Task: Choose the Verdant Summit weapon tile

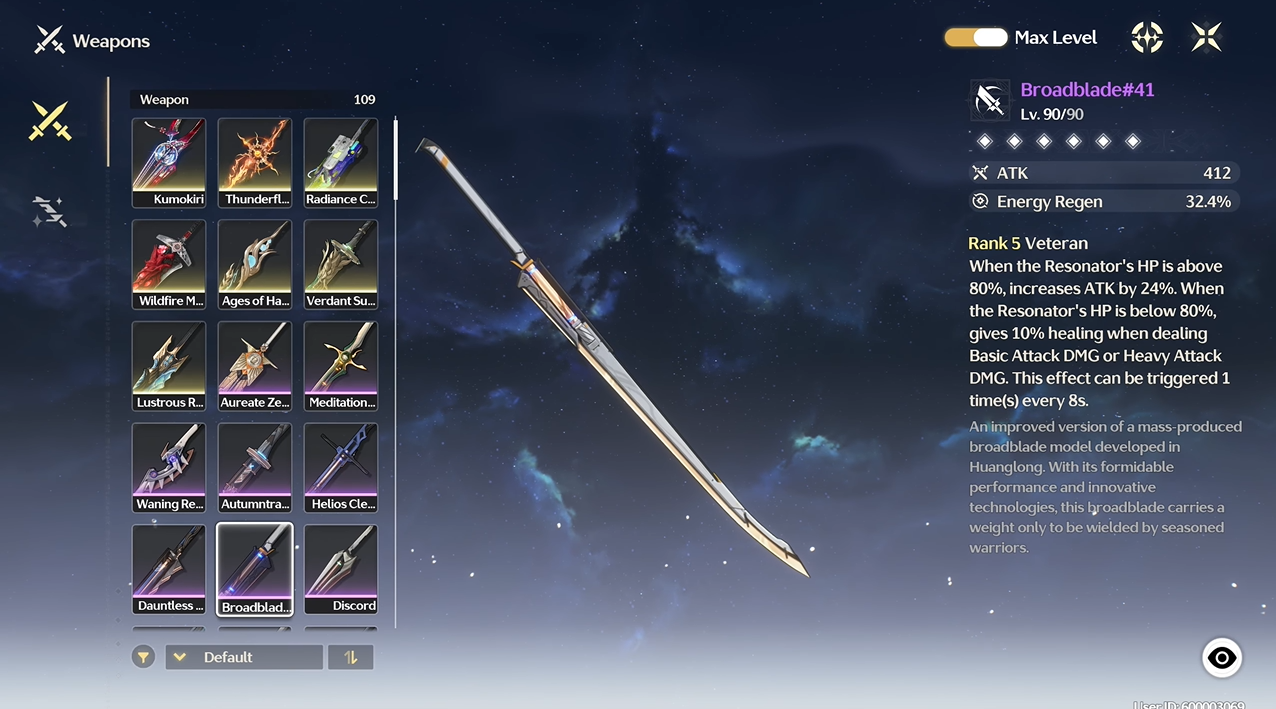Action: coord(341,264)
